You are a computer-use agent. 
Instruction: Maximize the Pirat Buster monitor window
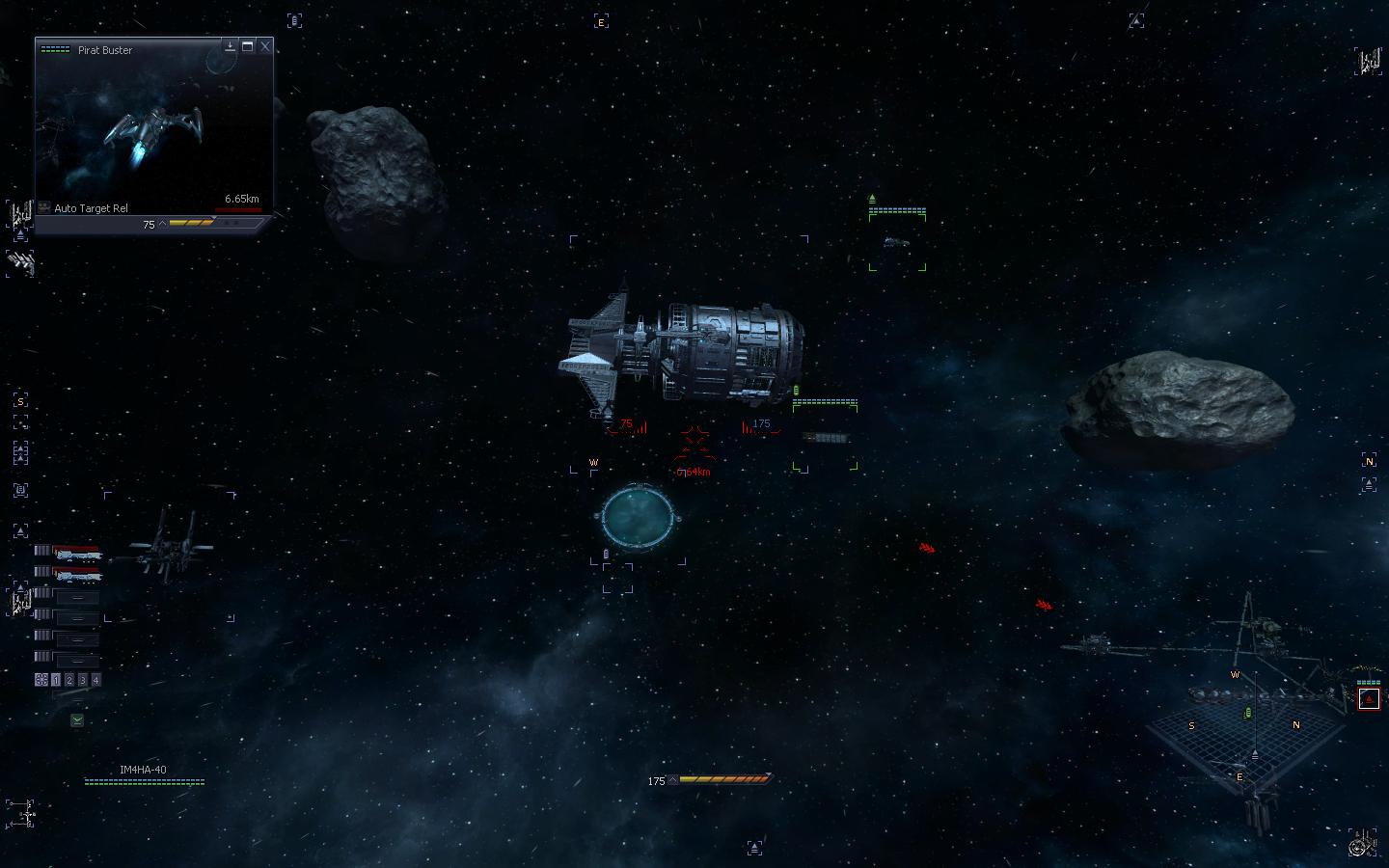[248, 46]
